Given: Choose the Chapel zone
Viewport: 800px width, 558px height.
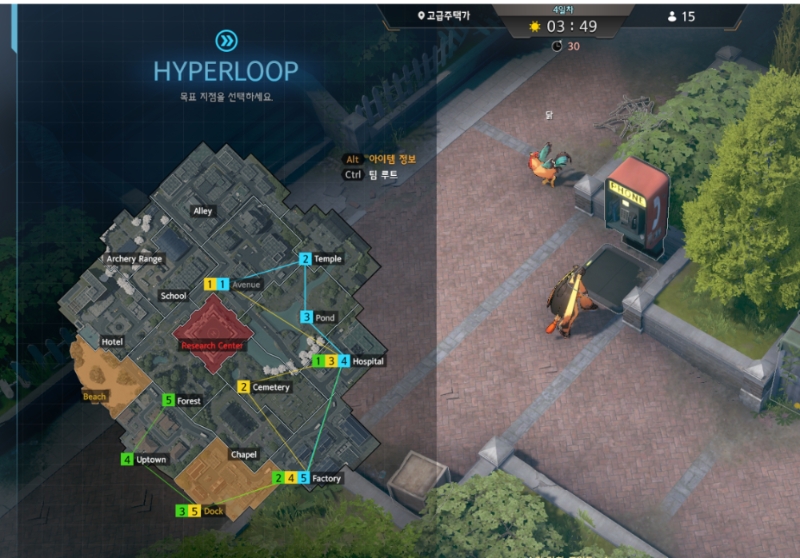Looking at the screenshot, I should [x=243, y=455].
